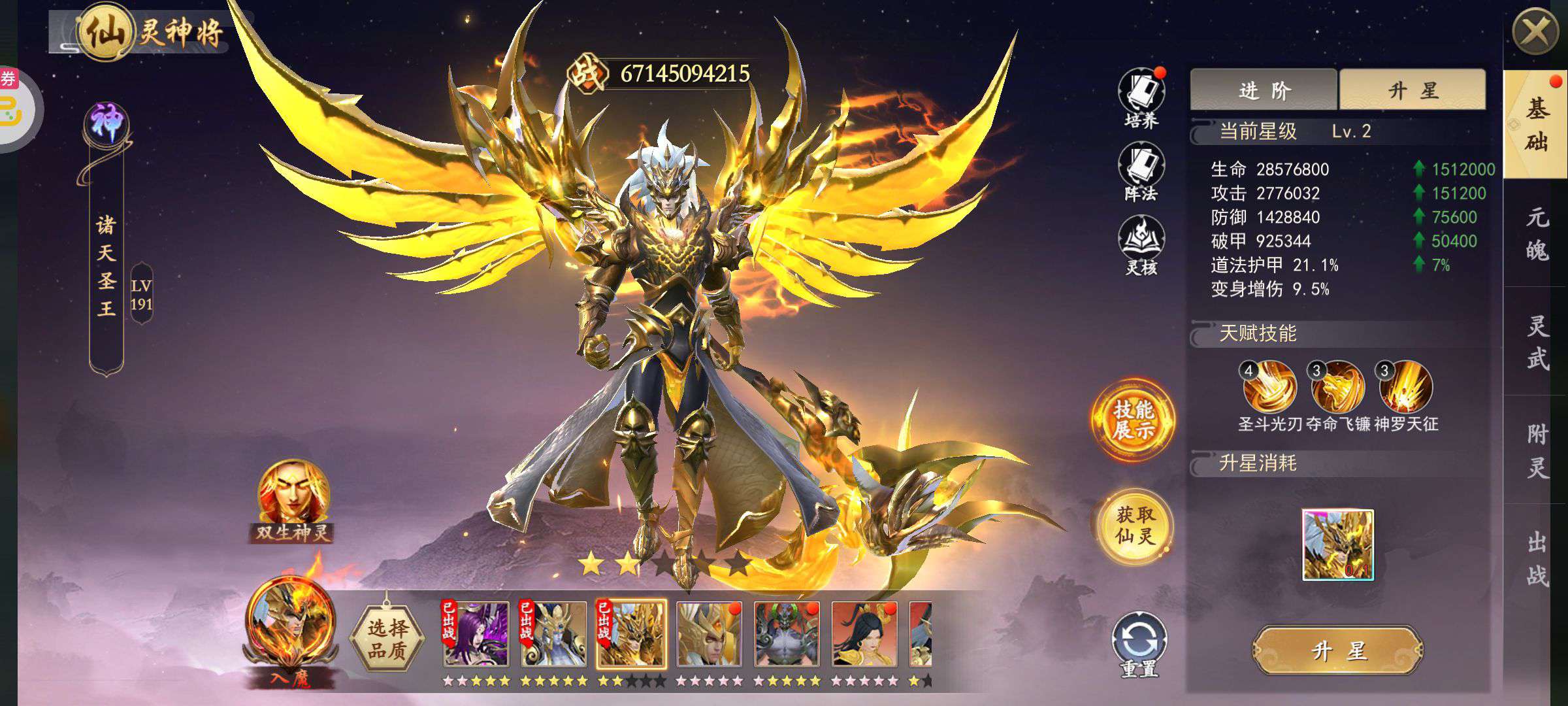Viewport: 1568px width, 706px height.
Task: View the 夺命飞镰 talent skill
Action: pyautogui.click(x=1338, y=388)
